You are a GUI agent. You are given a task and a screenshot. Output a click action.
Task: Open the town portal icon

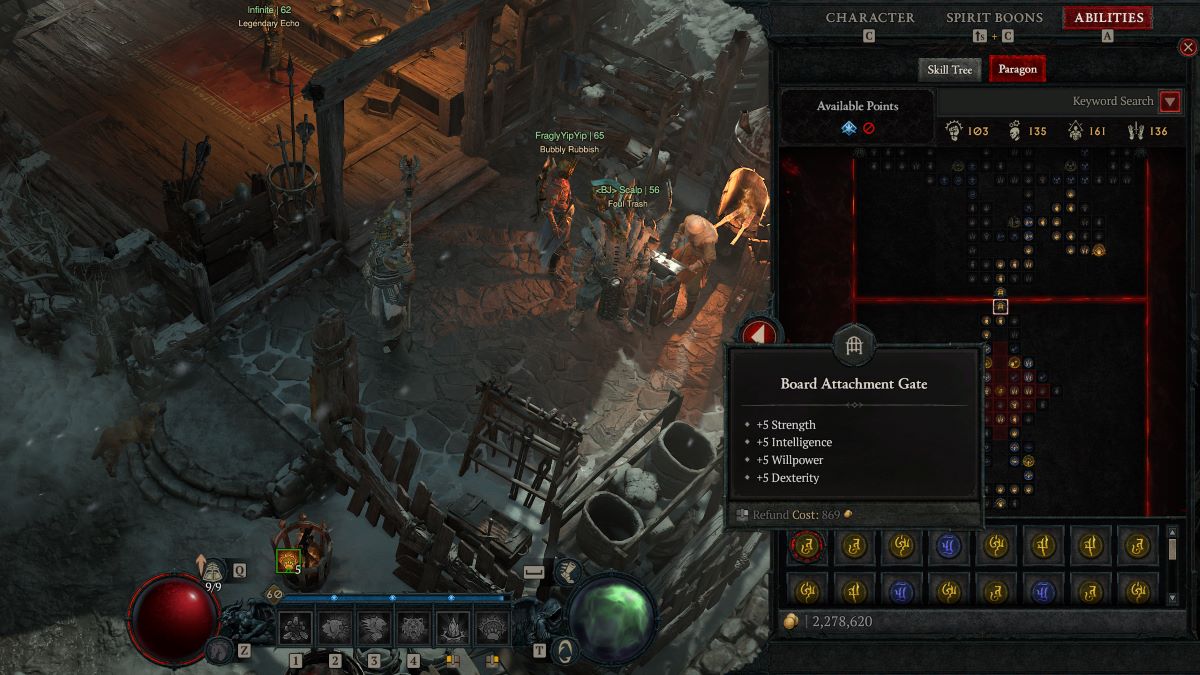pyautogui.click(x=567, y=649)
